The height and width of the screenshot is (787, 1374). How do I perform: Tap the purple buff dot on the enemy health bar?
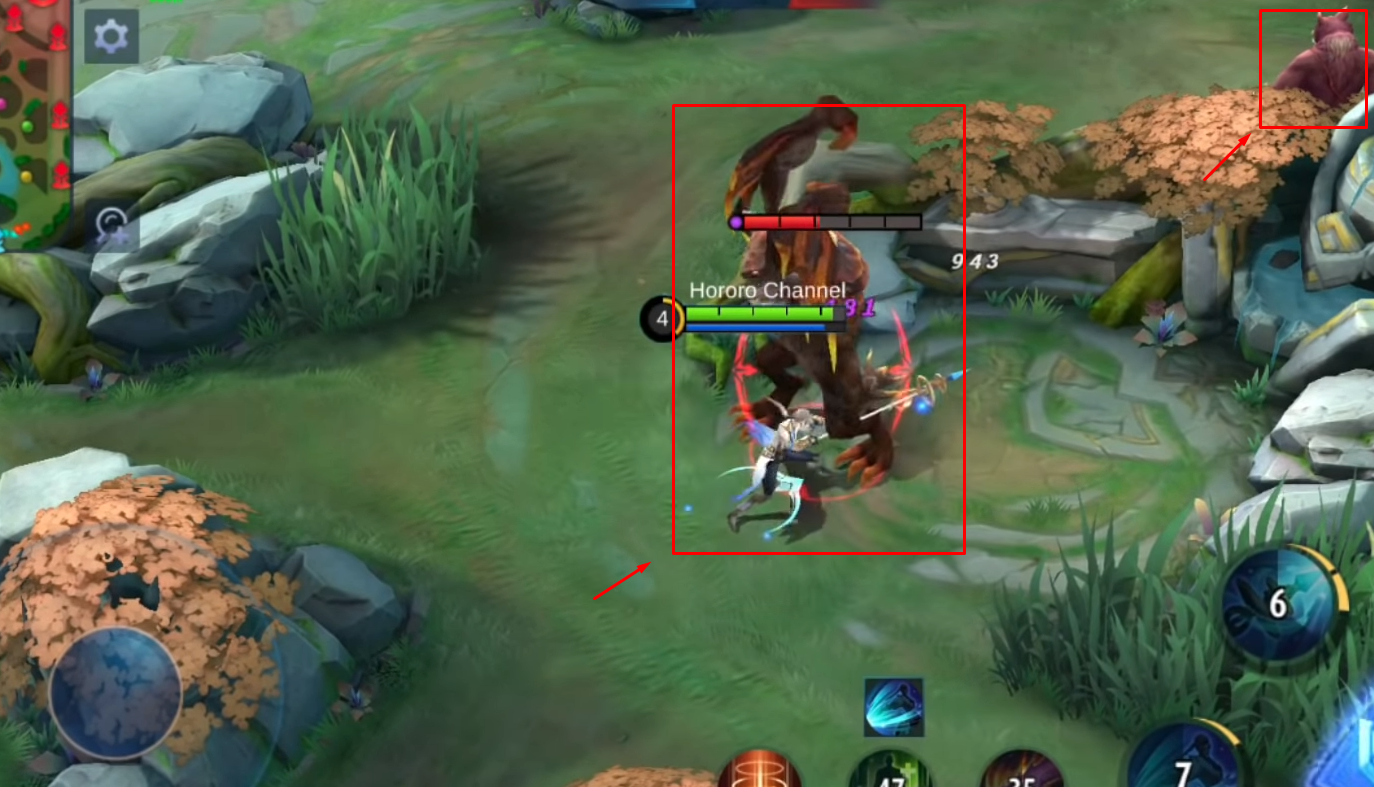pyautogui.click(x=737, y=223)
